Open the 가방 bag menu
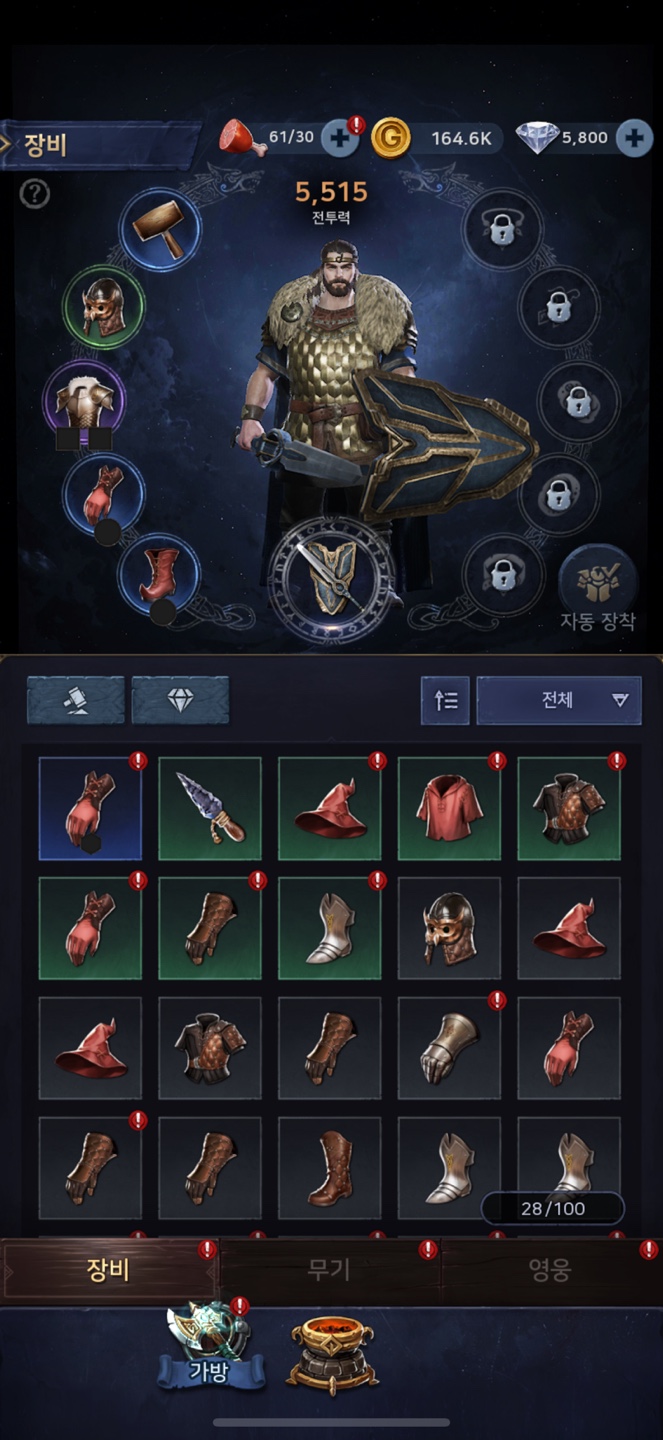Screen dimensions: 663x1440 (x=211, y=1350)
